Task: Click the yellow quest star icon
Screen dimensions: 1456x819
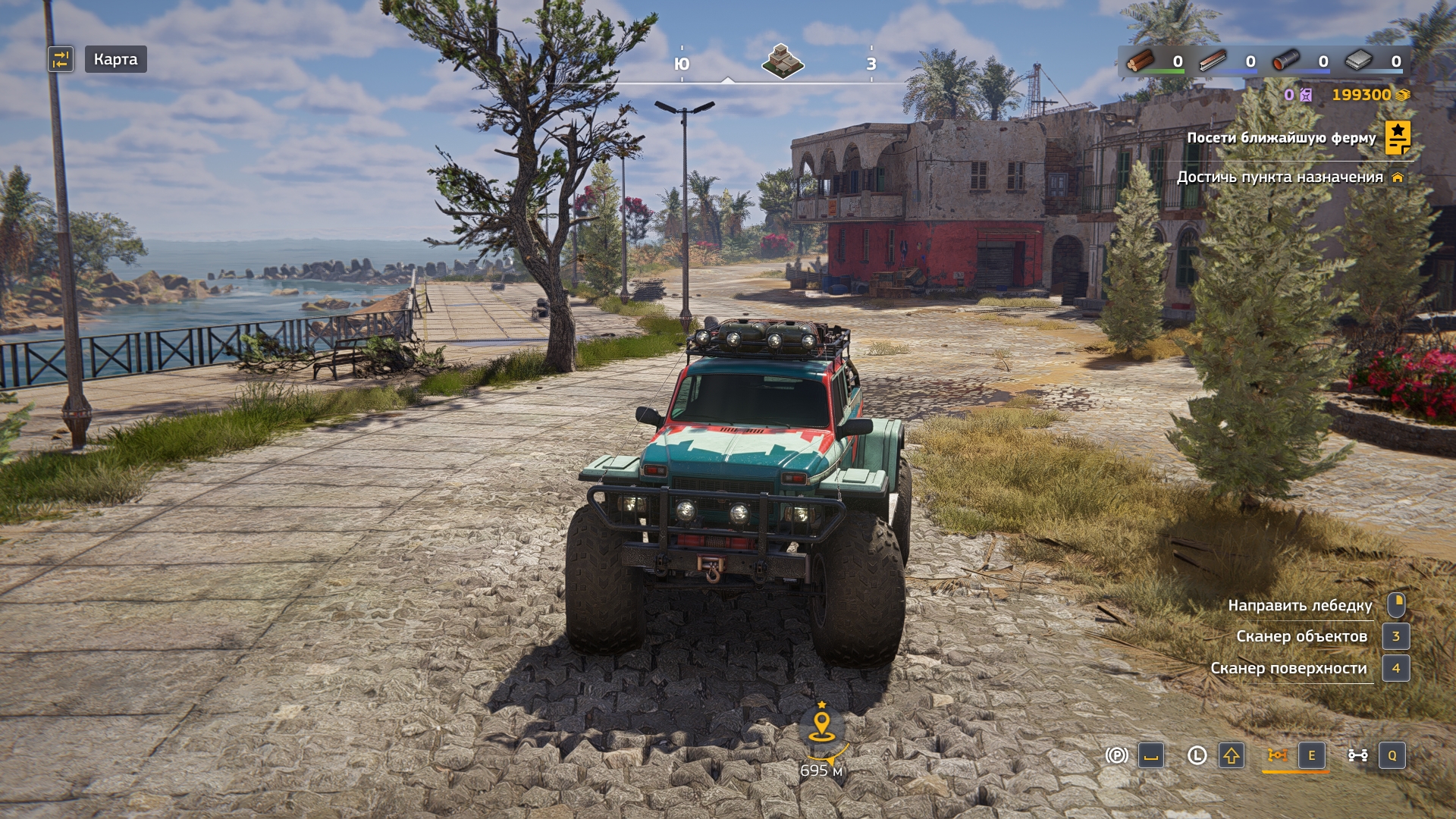Action: (1398, 137)
